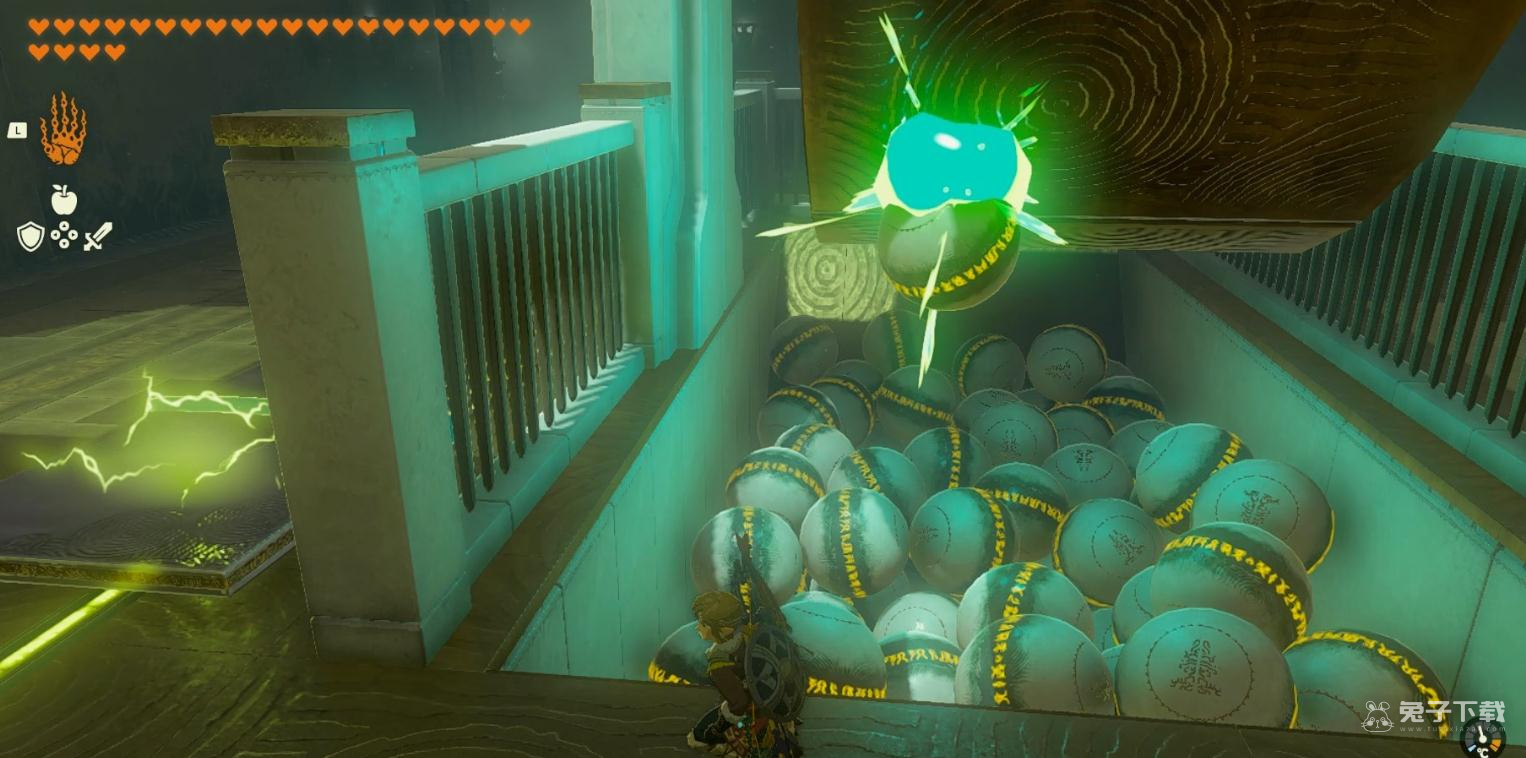Activate the orange Ultrahand ability icon
Image resolution: width=1526 pixels, height=758 pixels.
point(63,129)
